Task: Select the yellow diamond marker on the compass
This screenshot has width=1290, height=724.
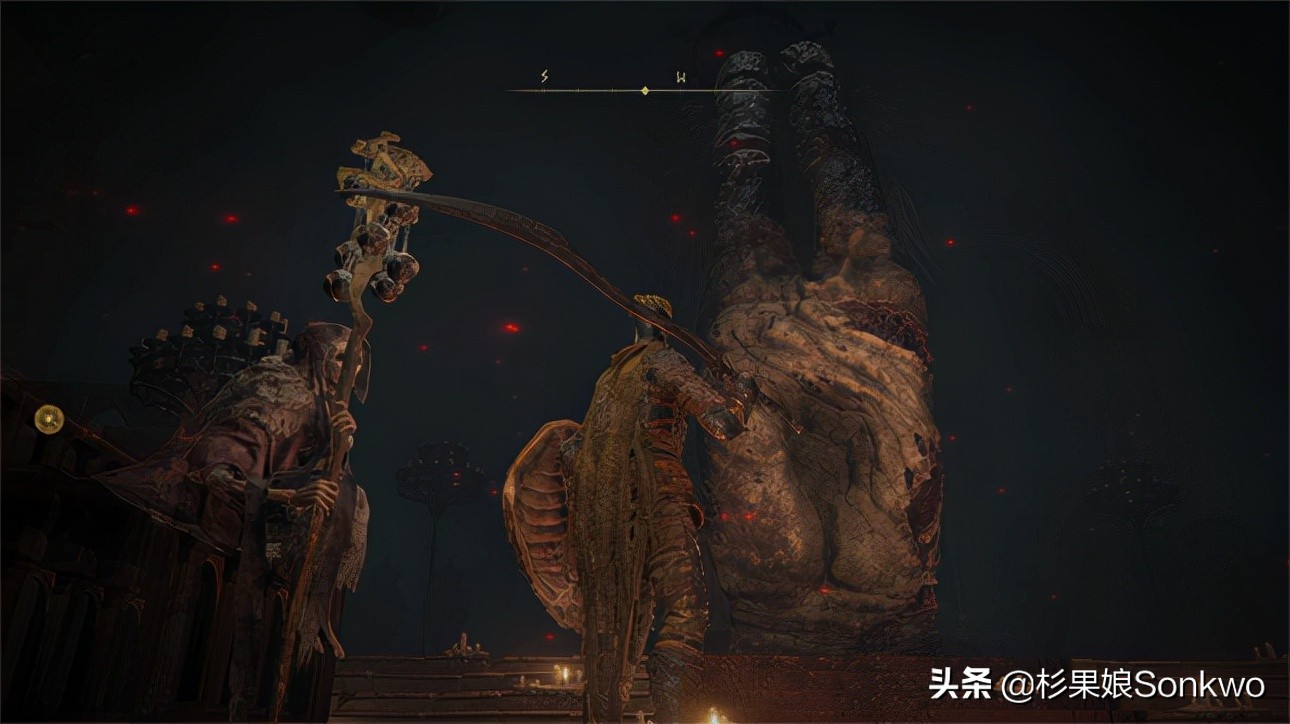Action: [x=645, y=90]
